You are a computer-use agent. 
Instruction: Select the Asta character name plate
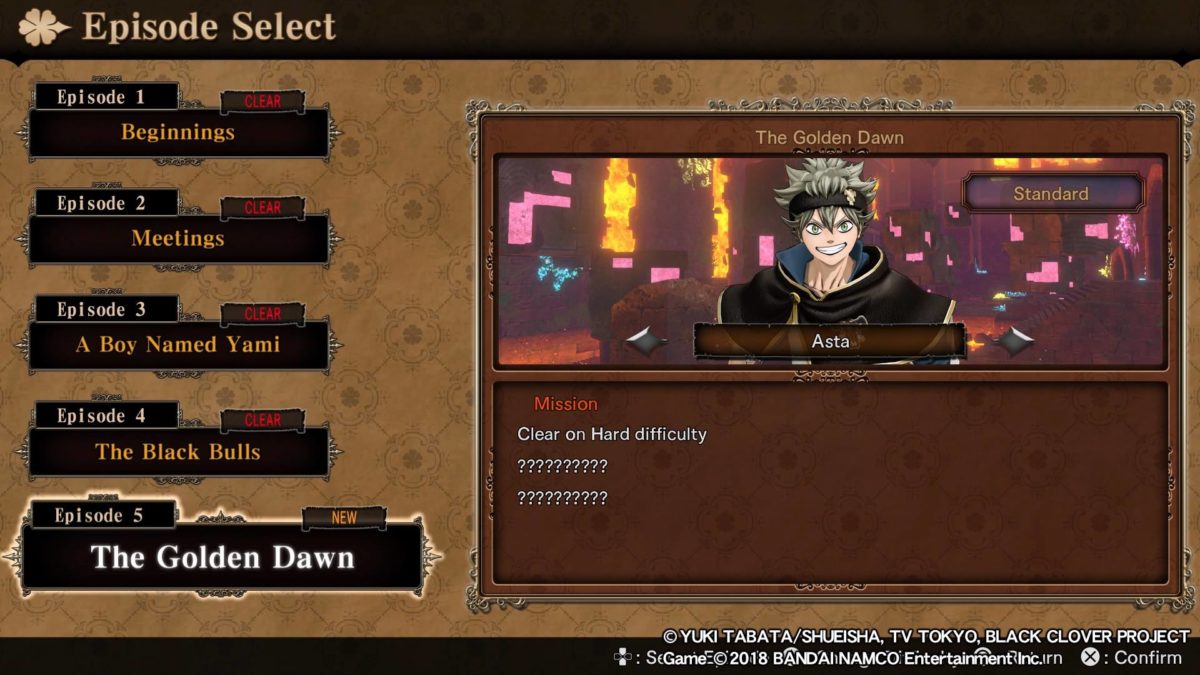830,341
